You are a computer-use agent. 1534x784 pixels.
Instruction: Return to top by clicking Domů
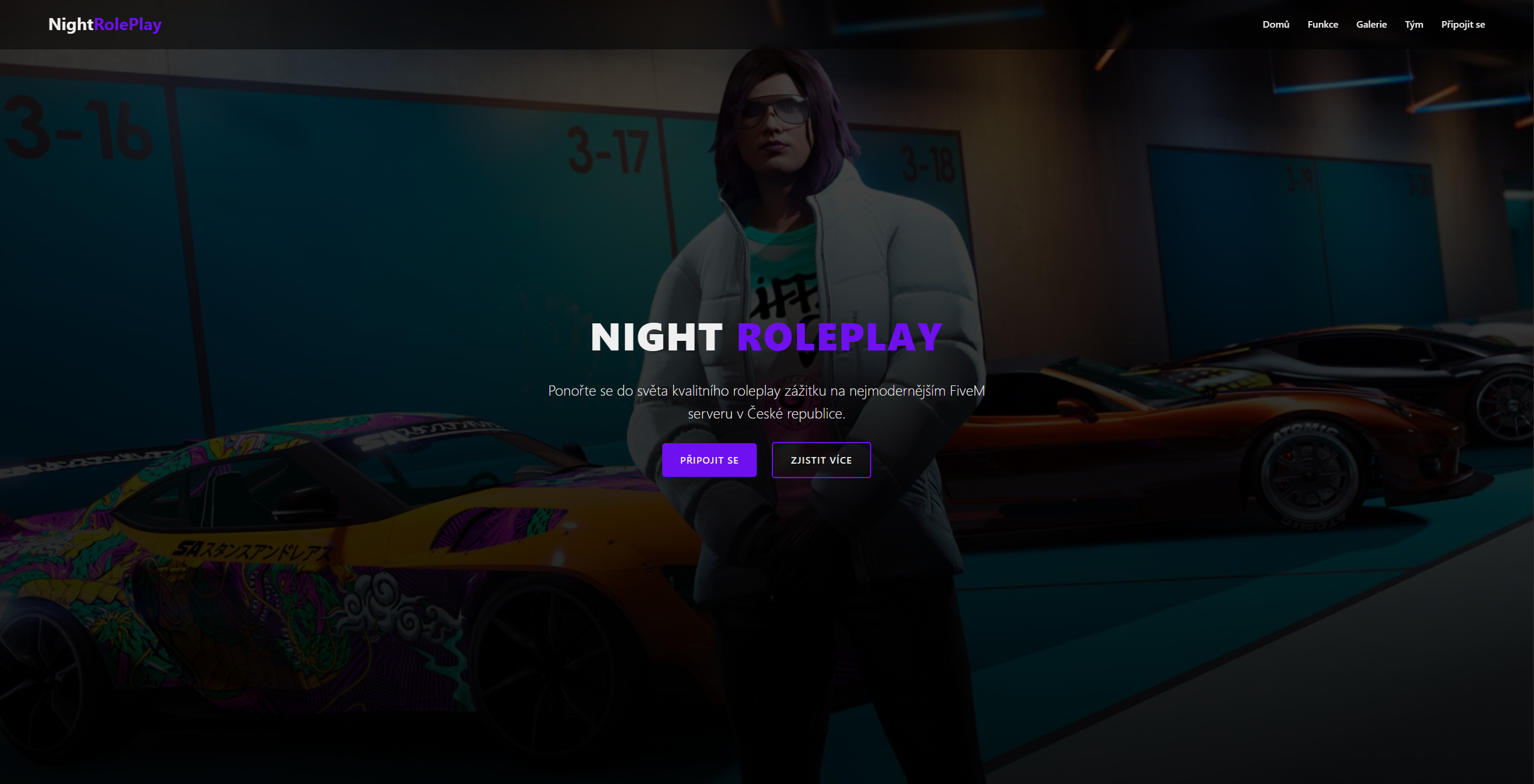1276,24
